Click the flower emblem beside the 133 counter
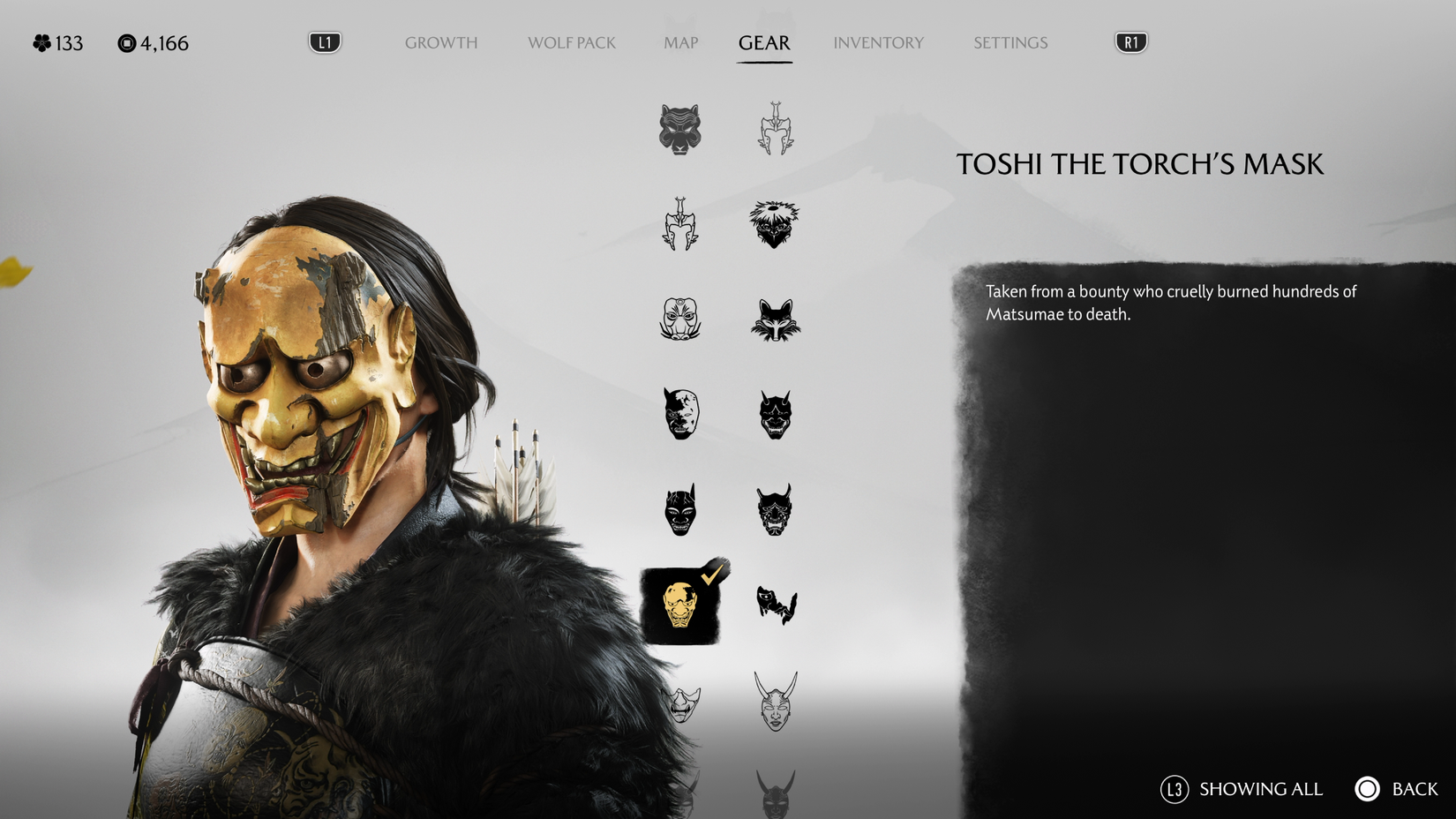 pos(39,42)
